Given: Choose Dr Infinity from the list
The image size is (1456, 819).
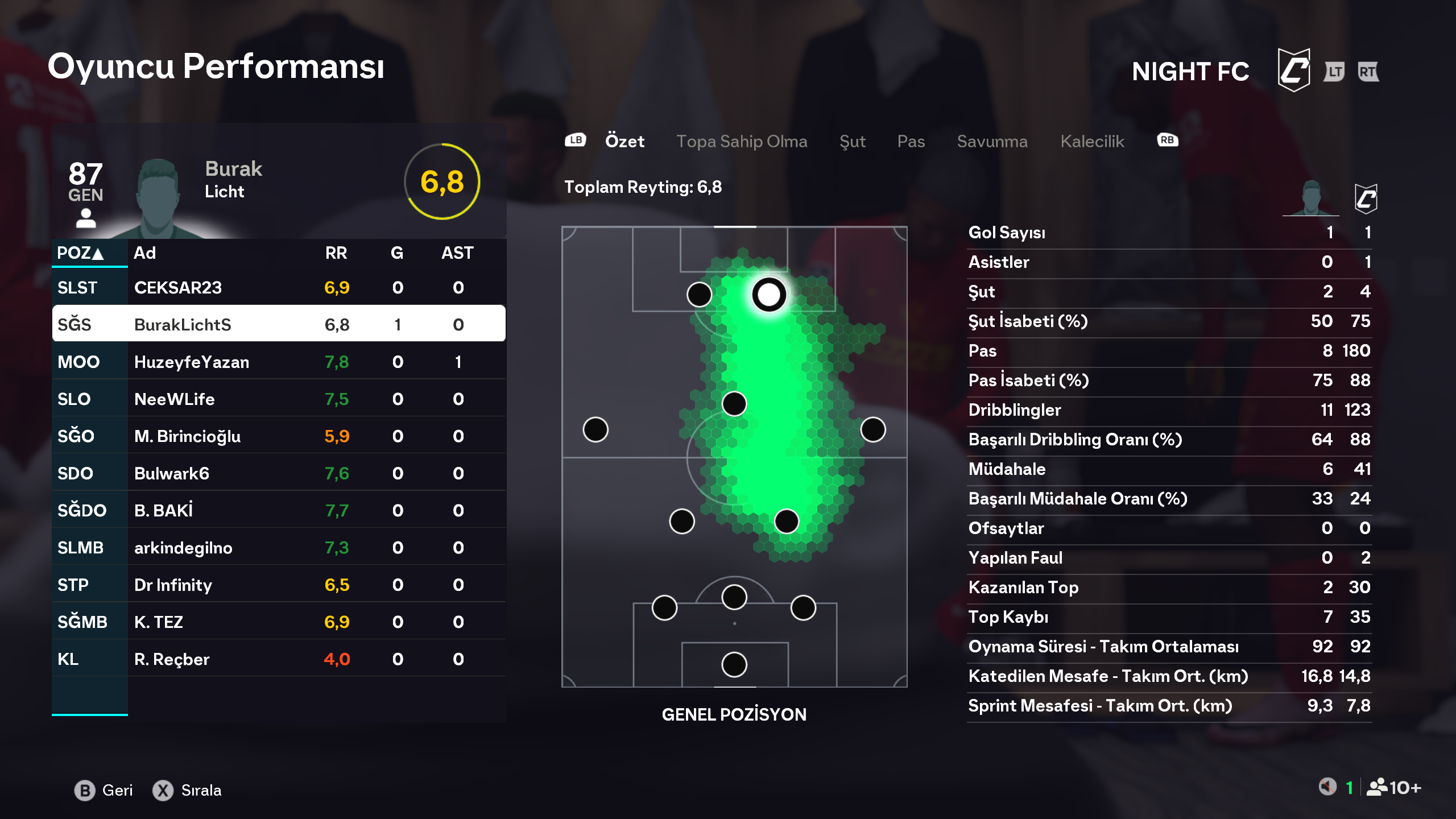Looking at the screenshot, I should tap(279, 585).
